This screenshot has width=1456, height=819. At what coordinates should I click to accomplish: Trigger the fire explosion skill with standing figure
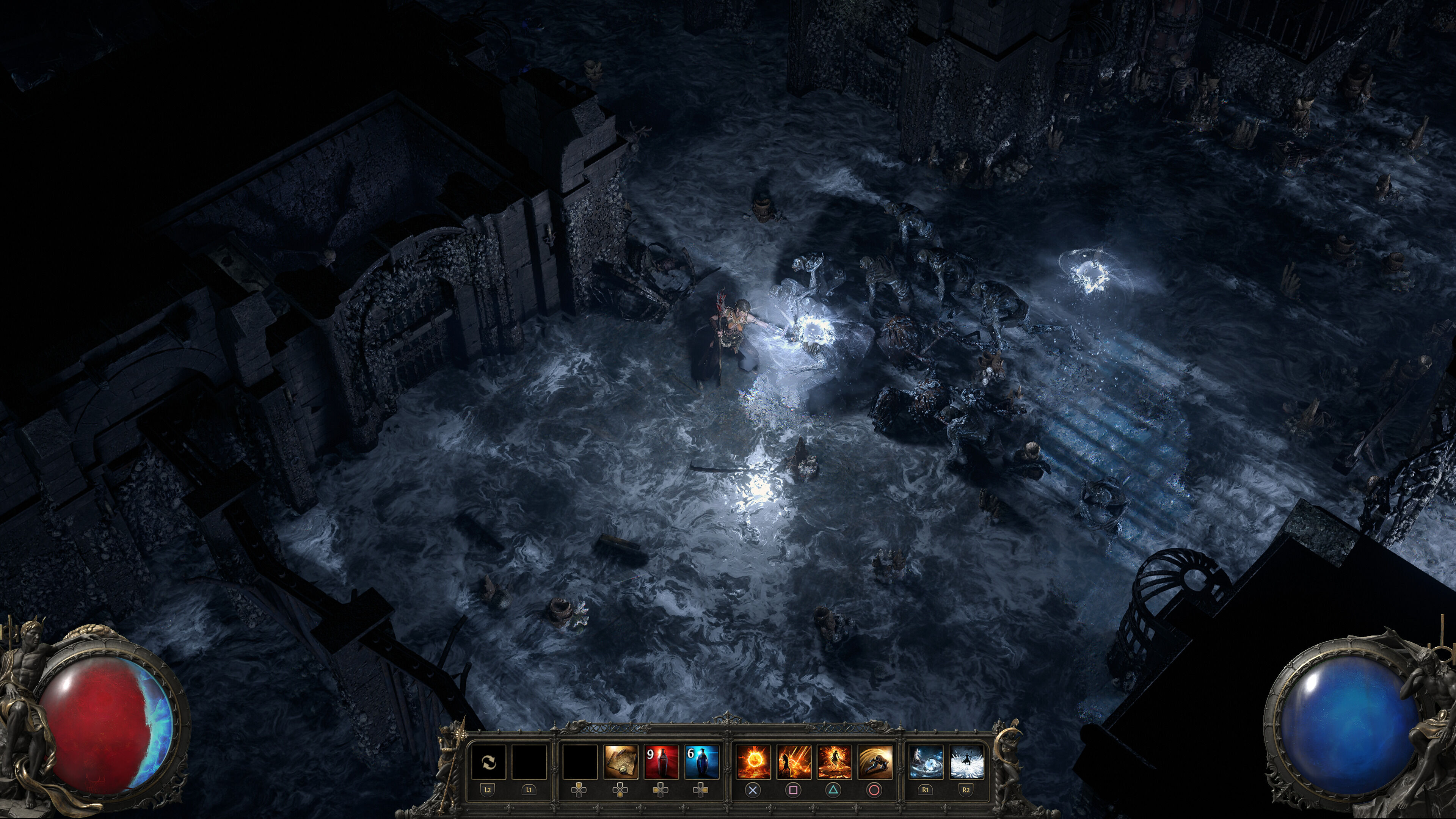834,763
